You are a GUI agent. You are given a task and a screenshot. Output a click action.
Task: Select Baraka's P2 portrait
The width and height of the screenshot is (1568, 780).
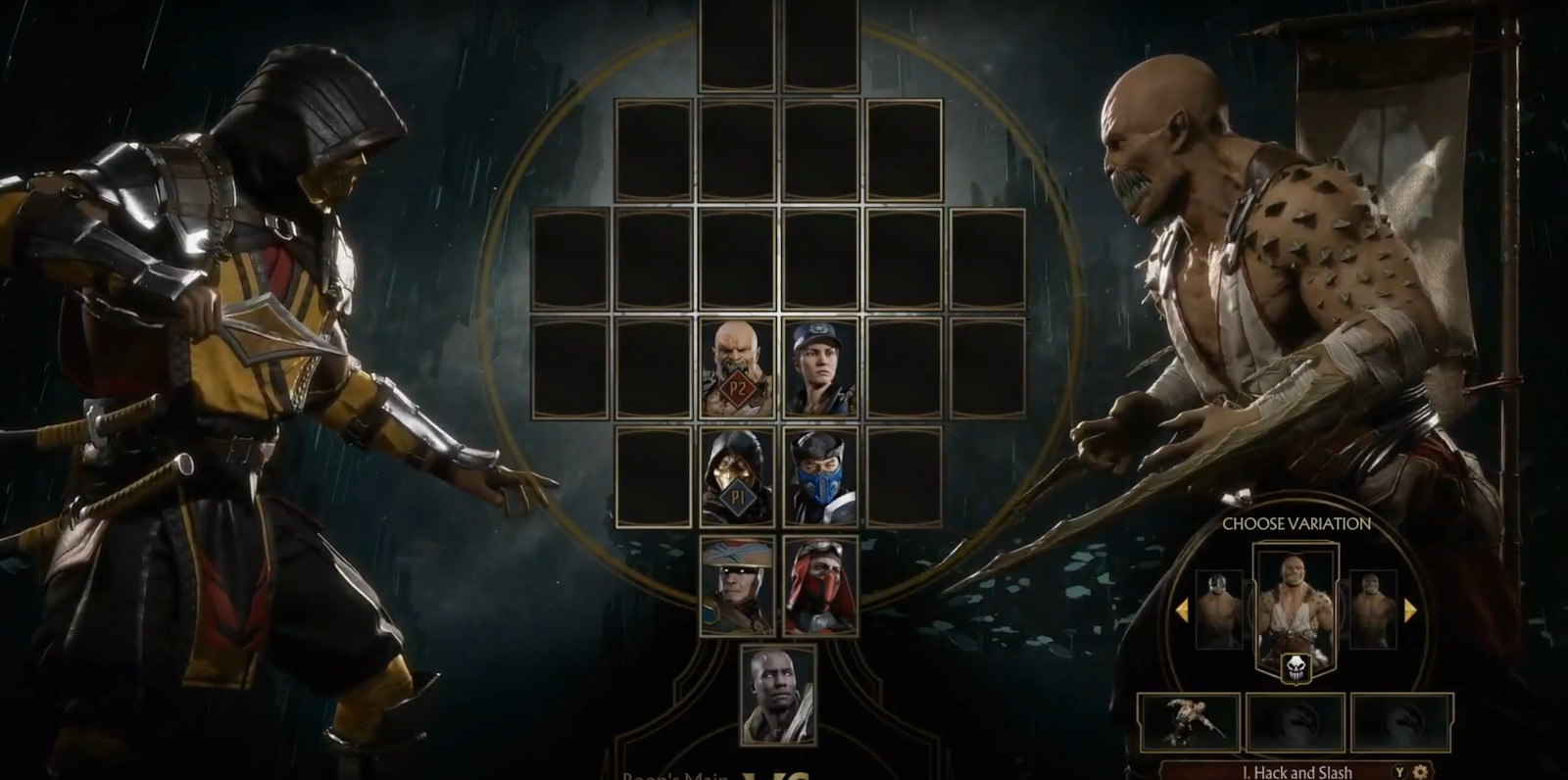pyautogui.click(x=737, y=368)
